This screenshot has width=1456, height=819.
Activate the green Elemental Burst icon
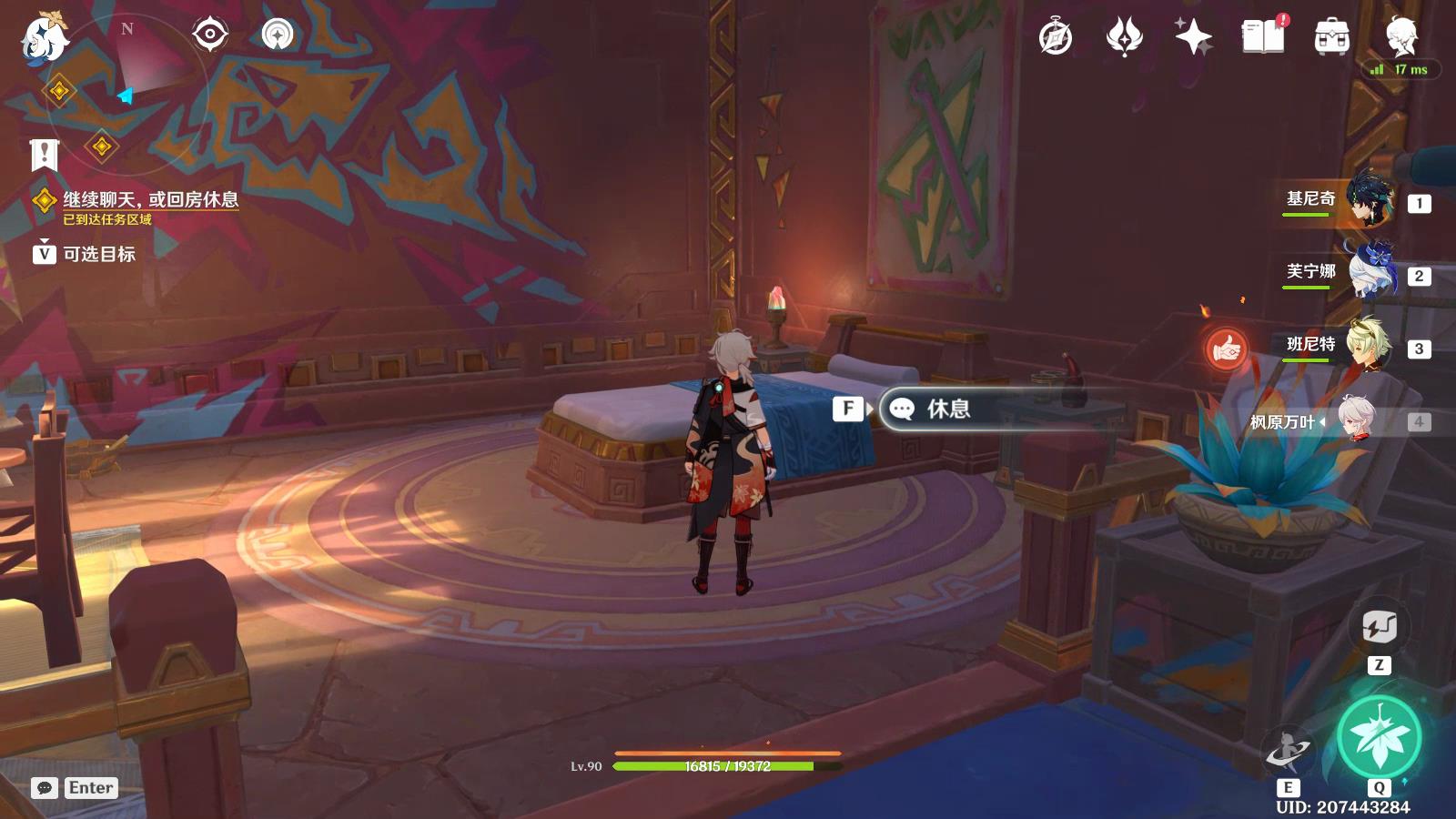pyautogui.click(x=1379, y=737)
